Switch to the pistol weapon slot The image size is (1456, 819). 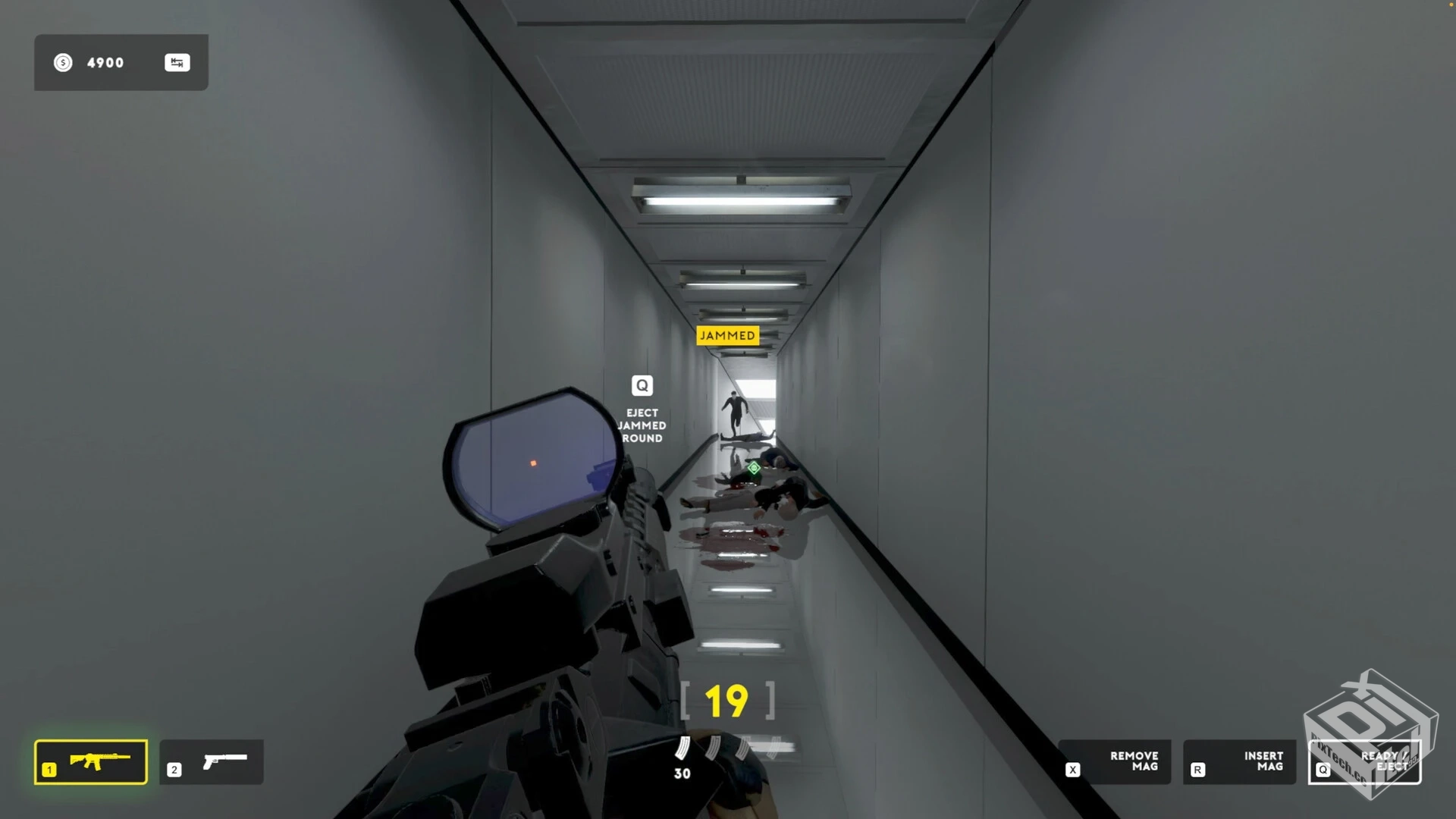(212, 761)
